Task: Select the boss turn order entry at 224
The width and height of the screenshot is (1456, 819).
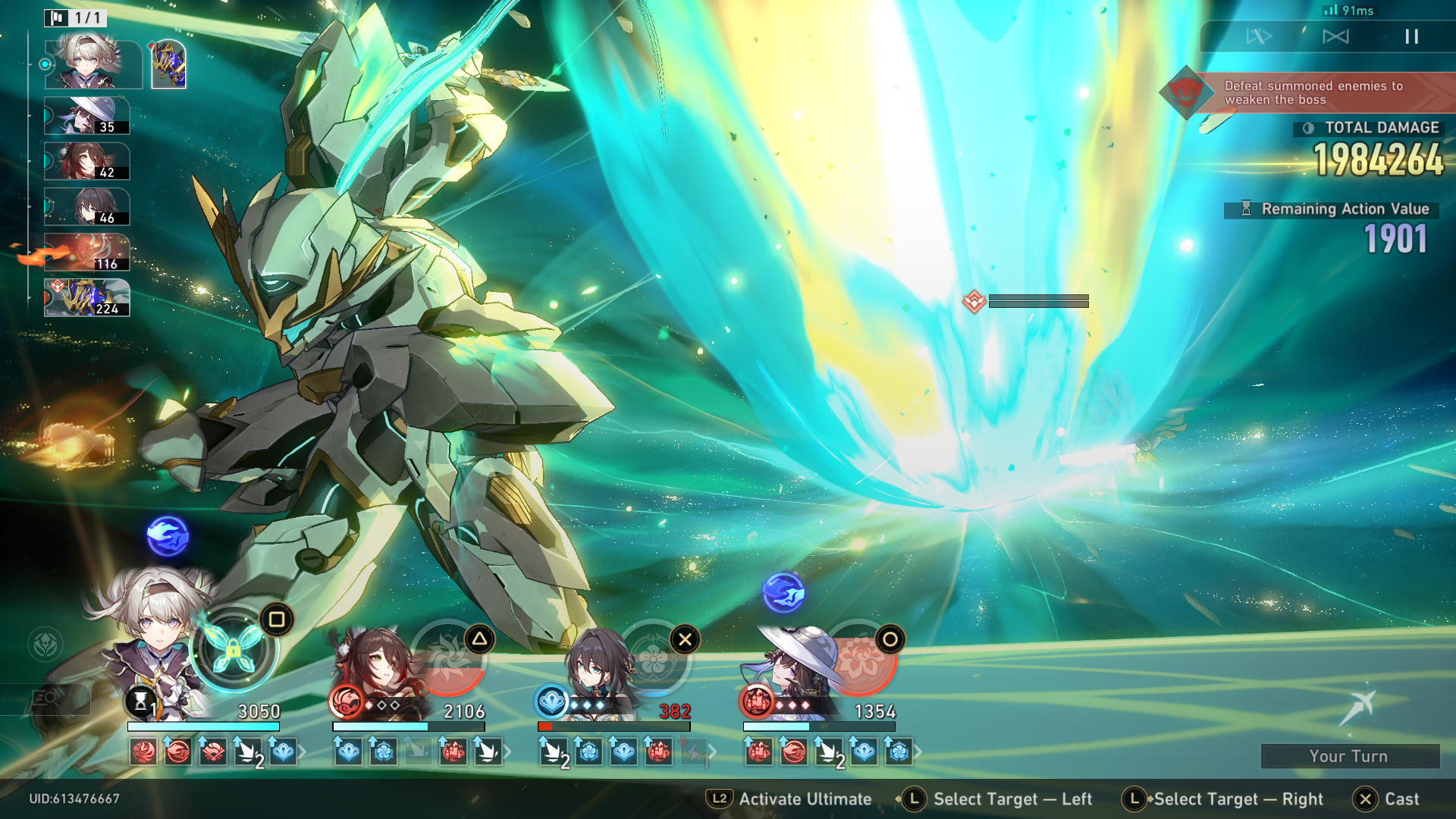Action: click(86, 298)
